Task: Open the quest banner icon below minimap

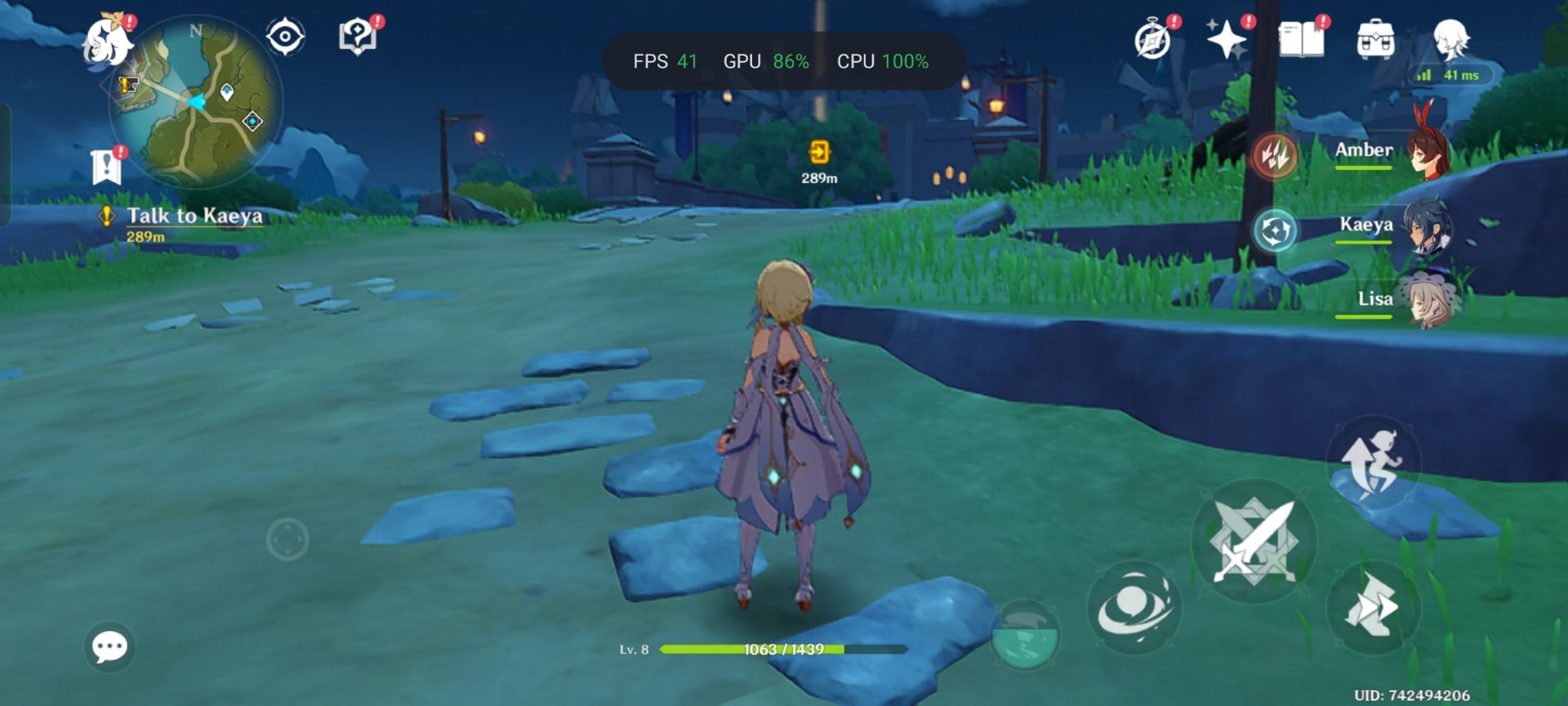Action: [x=107, y=167]
